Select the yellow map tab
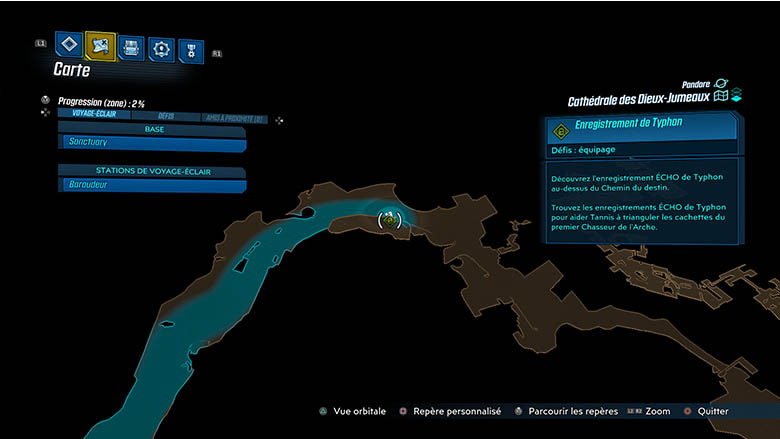Image resolution: width=780 pixels, height=439 pixels. pyautogui.click(x=100, y=45)
